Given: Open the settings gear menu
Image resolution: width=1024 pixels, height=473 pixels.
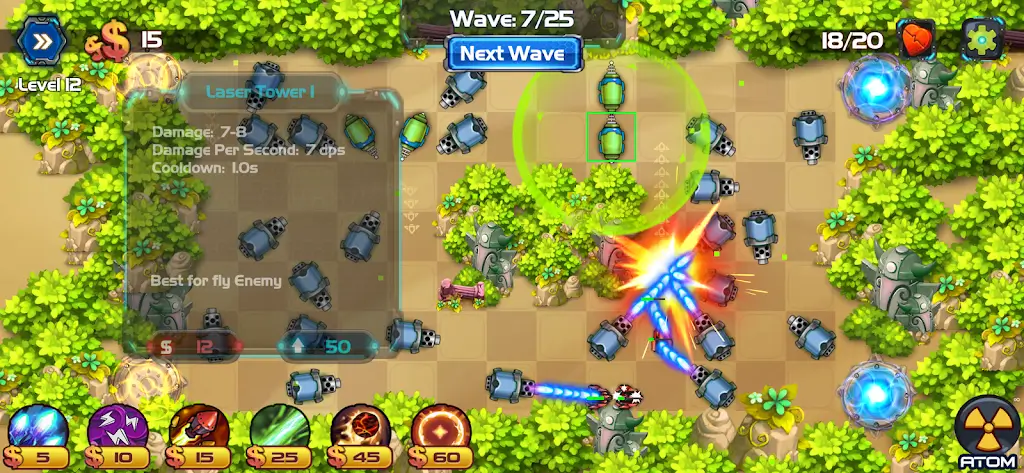Looking at the screenshot, I should click(x=982, y=40).
